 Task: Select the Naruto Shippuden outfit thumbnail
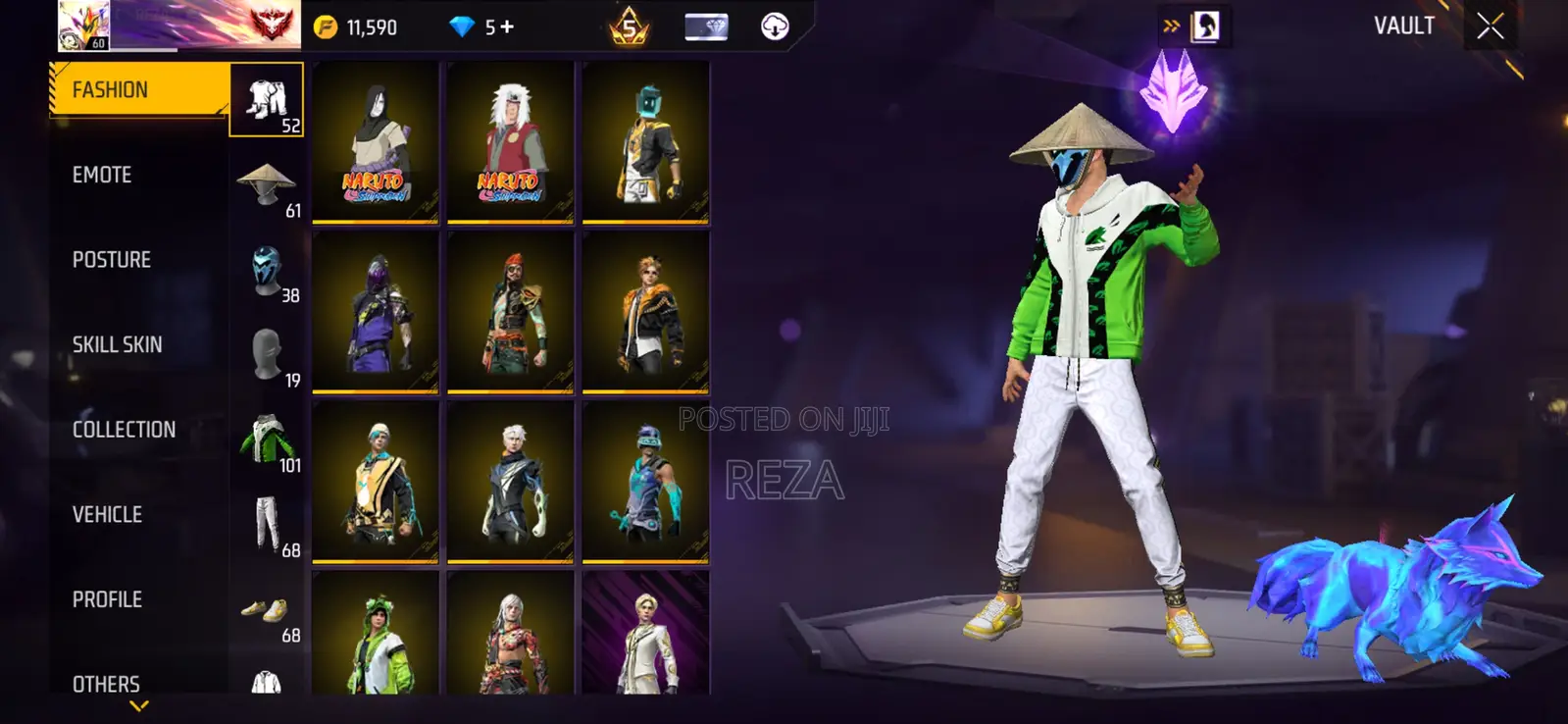(x=377, y=143)
